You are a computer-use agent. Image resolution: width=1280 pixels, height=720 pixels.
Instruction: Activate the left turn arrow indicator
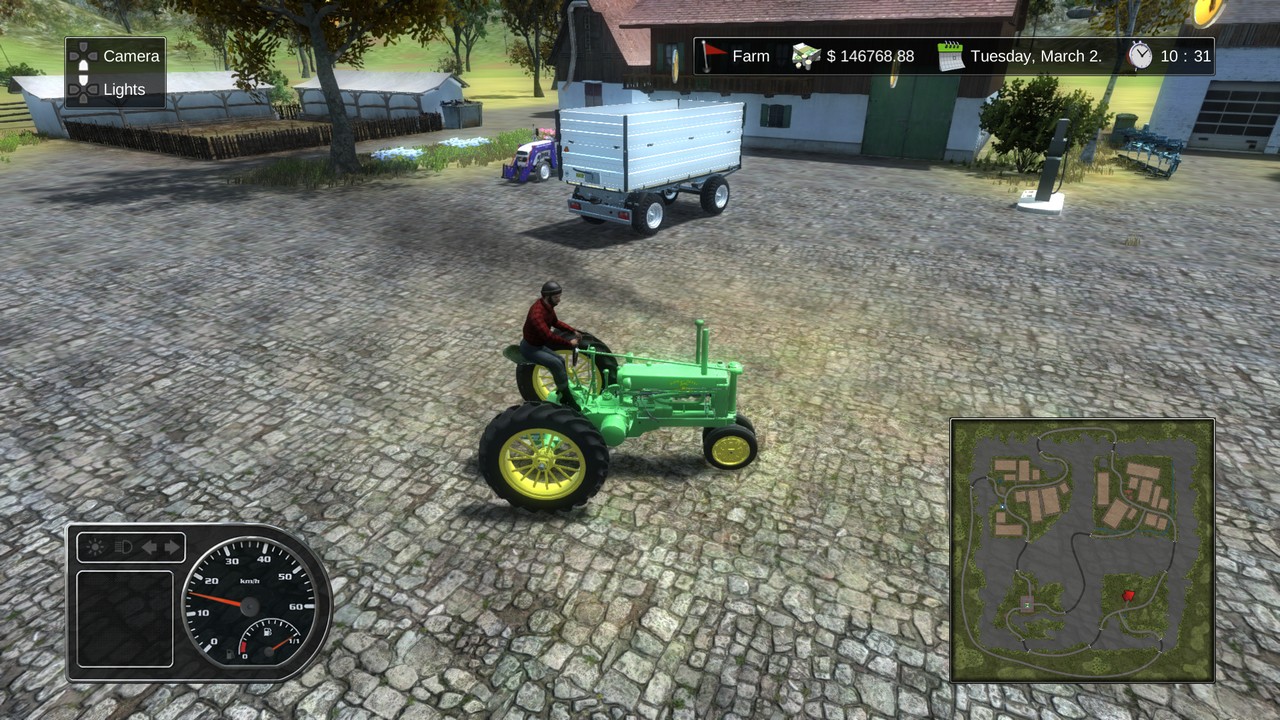coord(149,547)
